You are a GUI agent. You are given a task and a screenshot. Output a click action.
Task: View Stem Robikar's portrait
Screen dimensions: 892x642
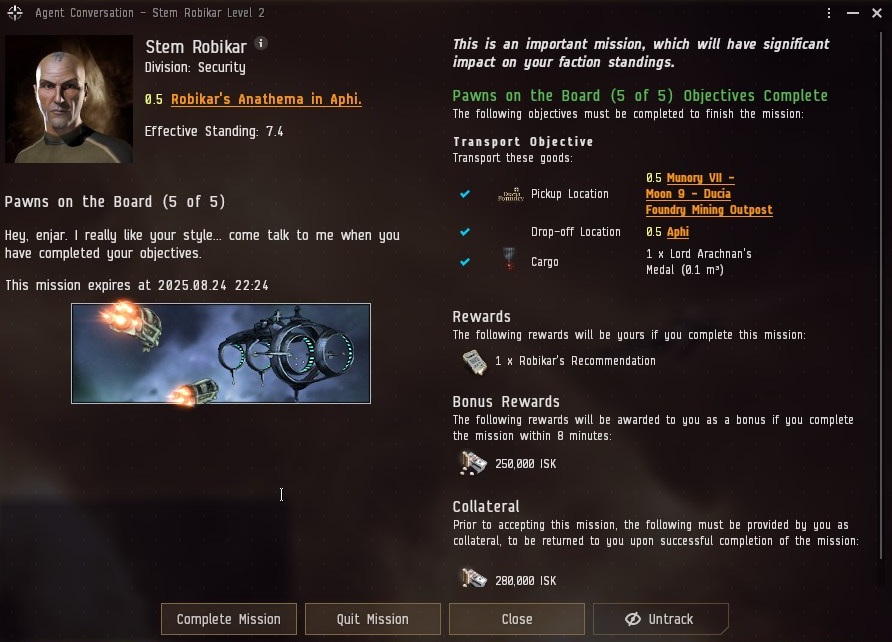coord(69,99)
